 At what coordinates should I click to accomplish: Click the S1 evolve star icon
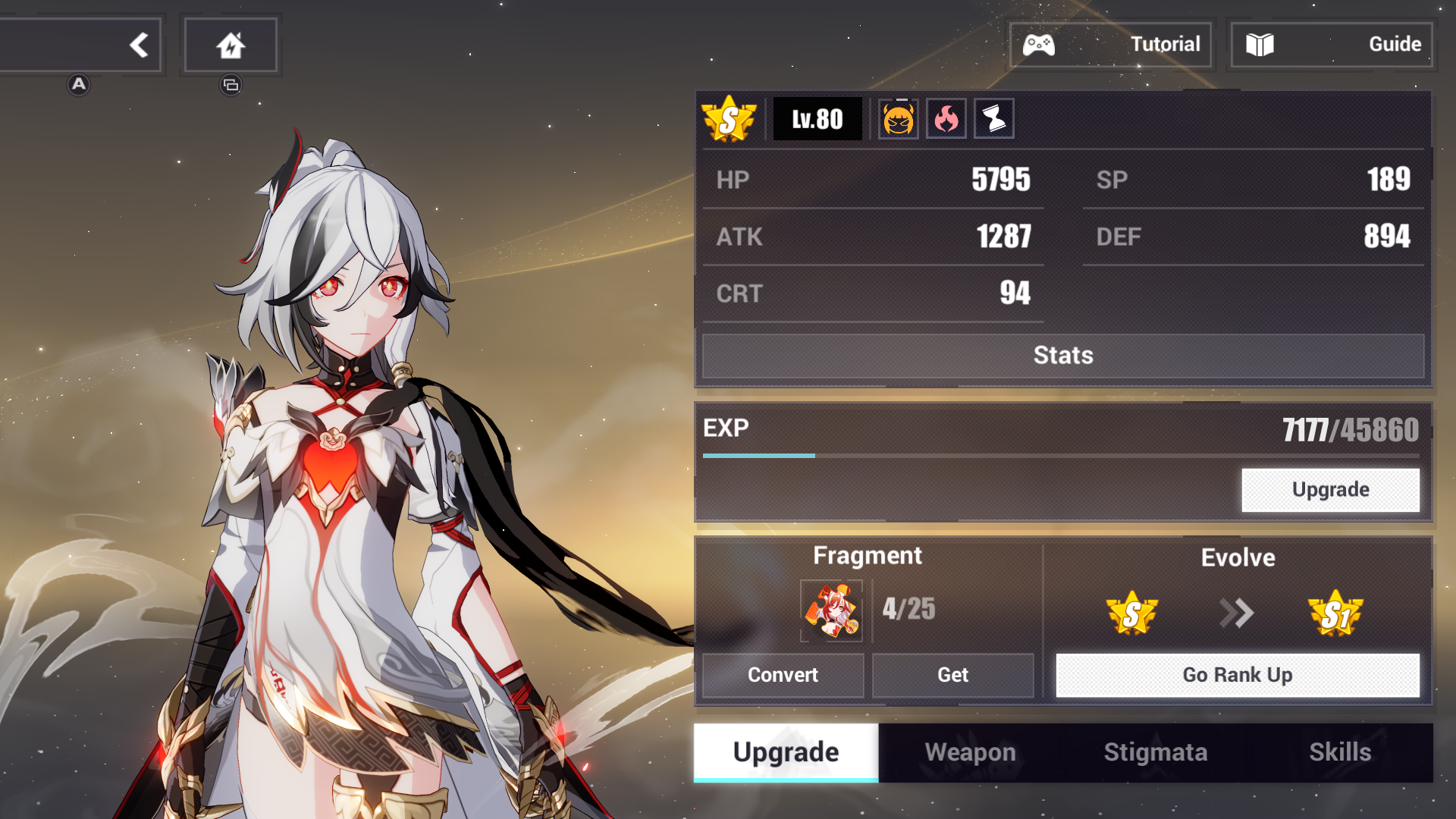(1337, 614)
